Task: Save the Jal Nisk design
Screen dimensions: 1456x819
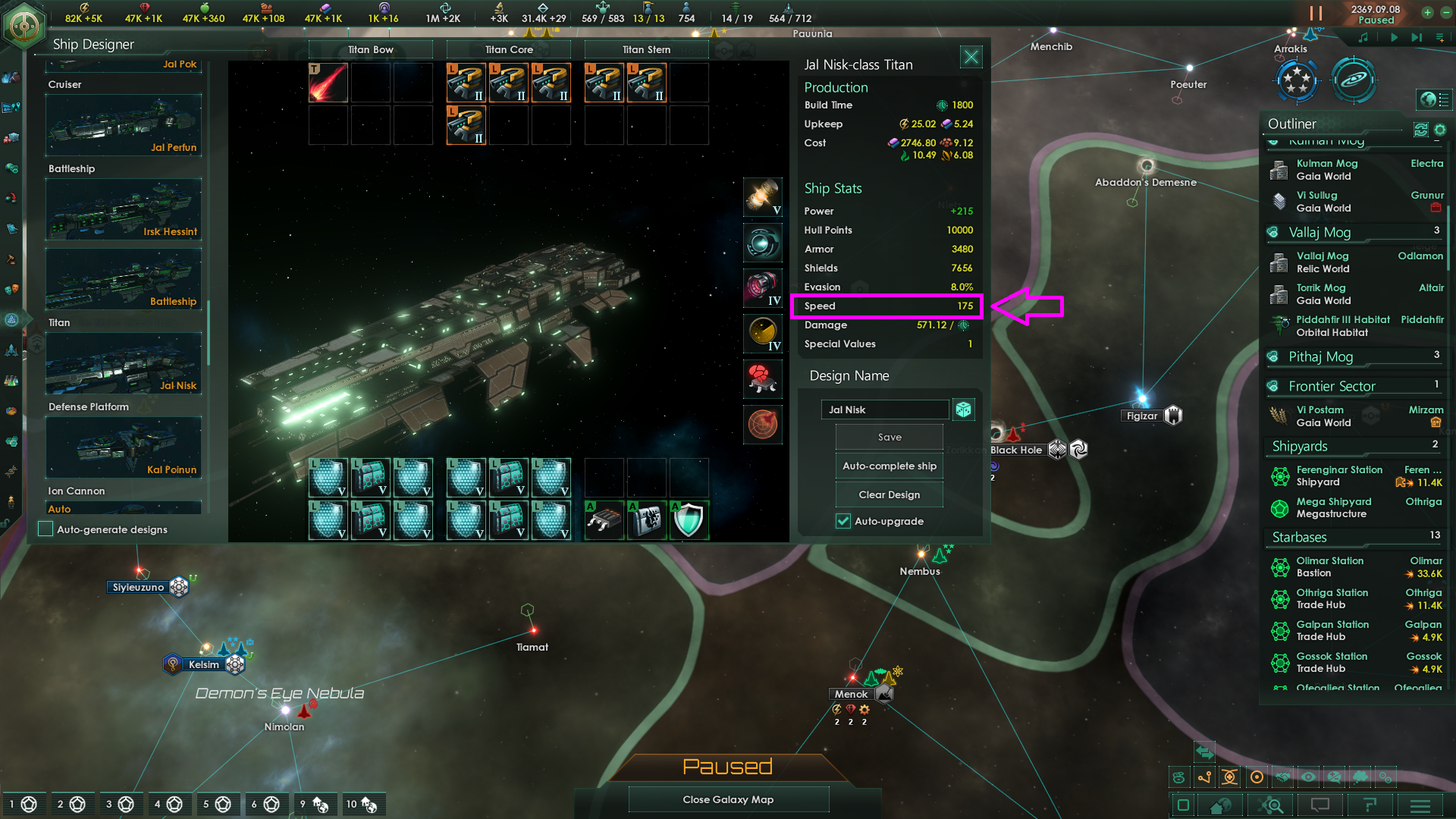Action: 890,438
